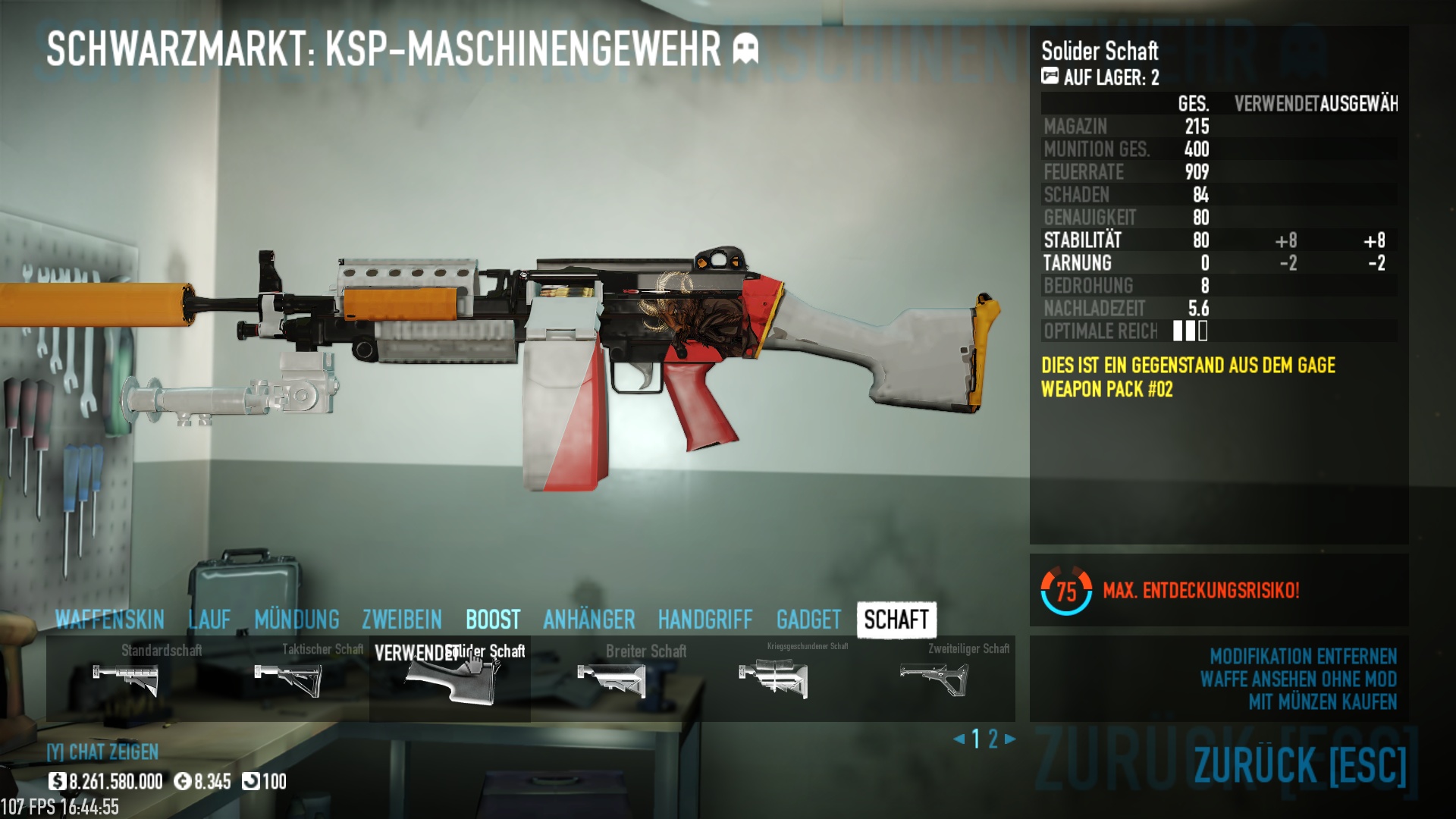The height and width of the screenshot is (819, 1456).
Task: Select the Schaft tab
Action: point(896,620)
